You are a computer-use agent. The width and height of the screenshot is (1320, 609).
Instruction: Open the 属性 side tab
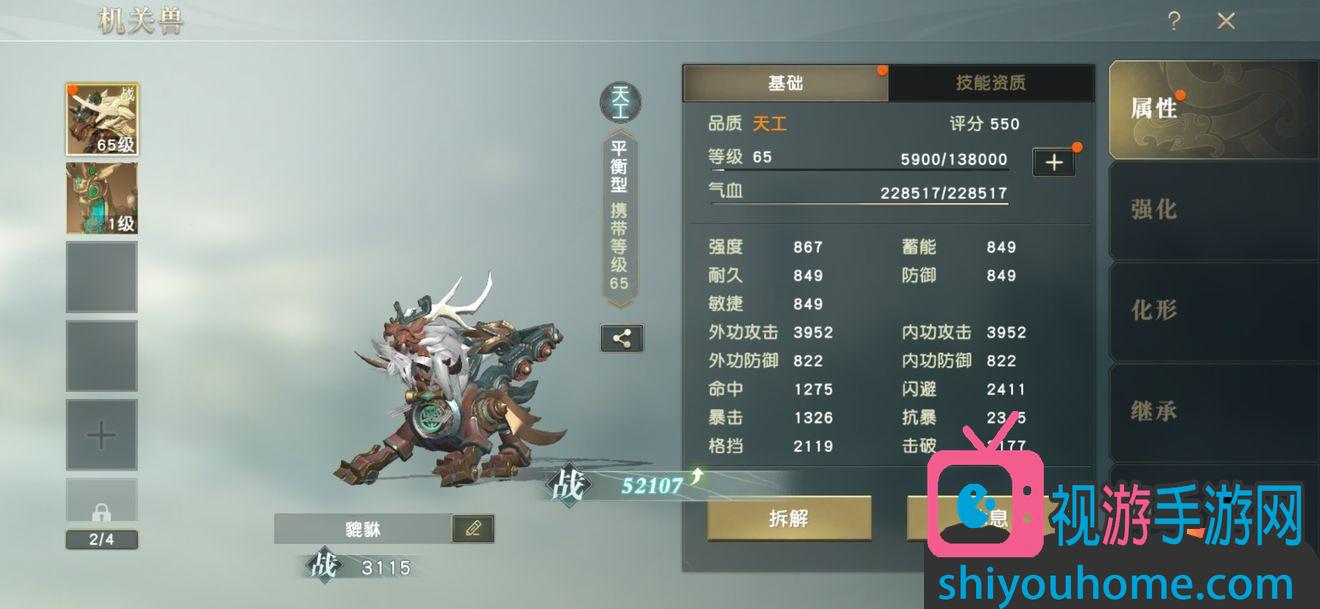[x=1155, y=109]
